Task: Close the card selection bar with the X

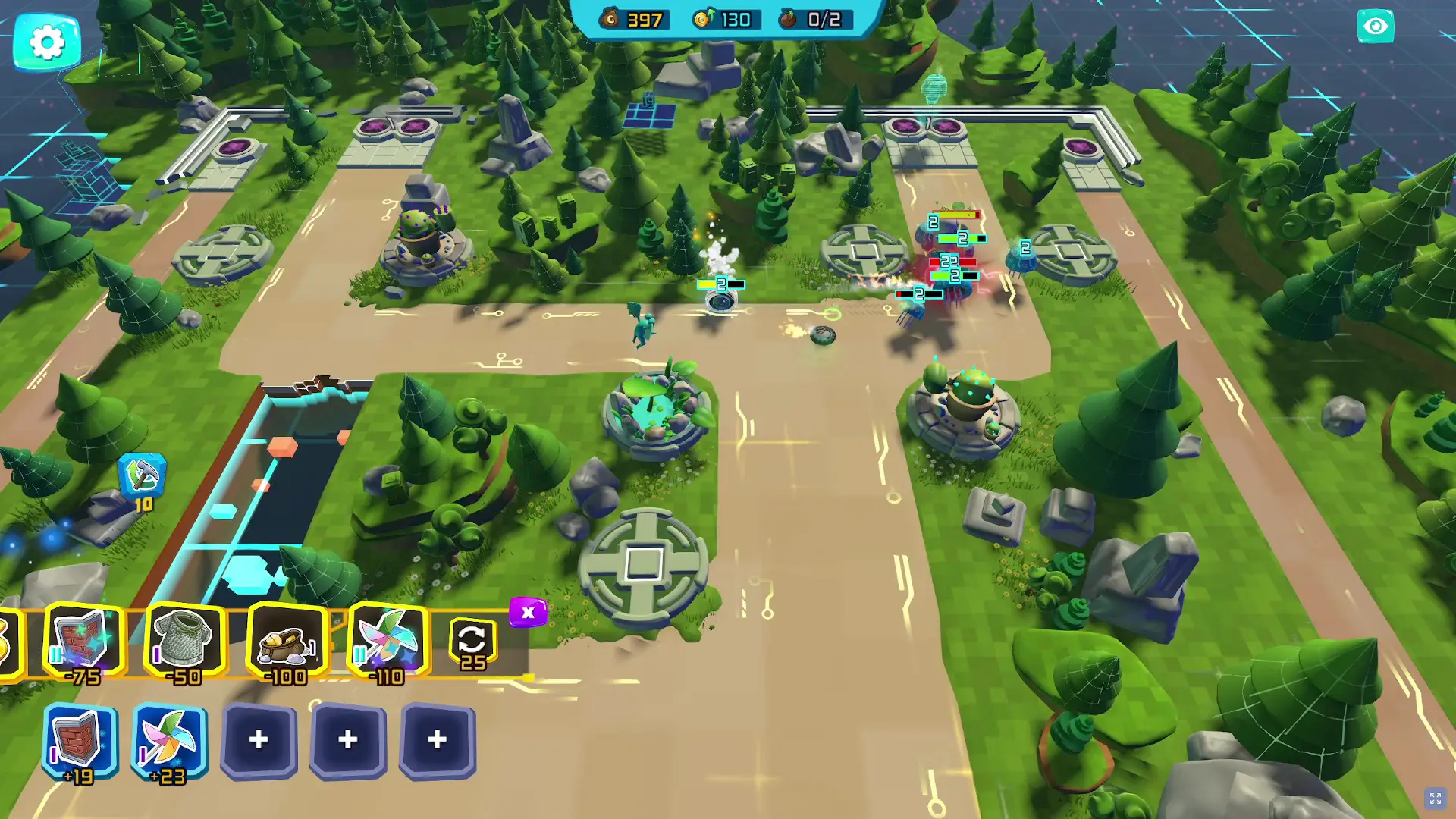Action: click(x=529, y=610)
